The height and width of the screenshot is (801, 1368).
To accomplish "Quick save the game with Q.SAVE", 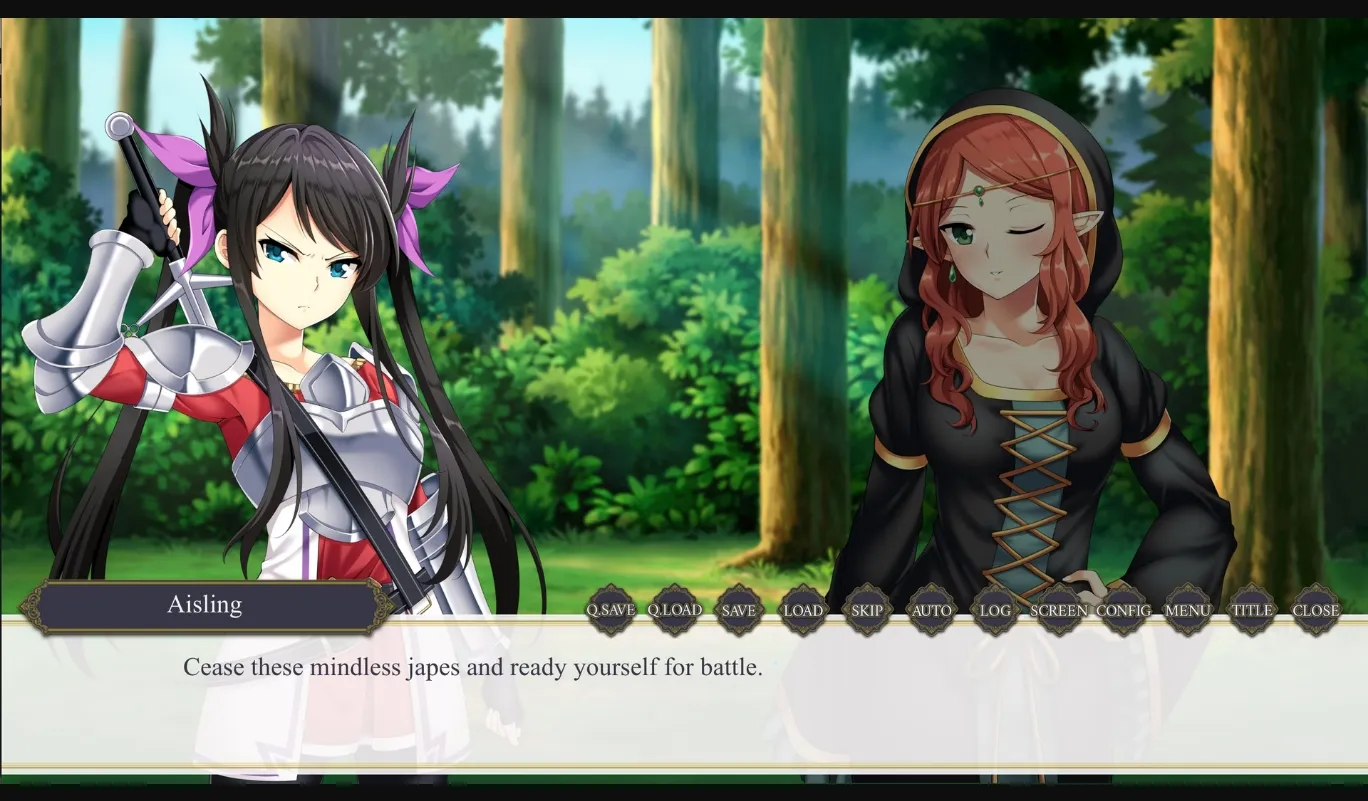I will [611, 609].
